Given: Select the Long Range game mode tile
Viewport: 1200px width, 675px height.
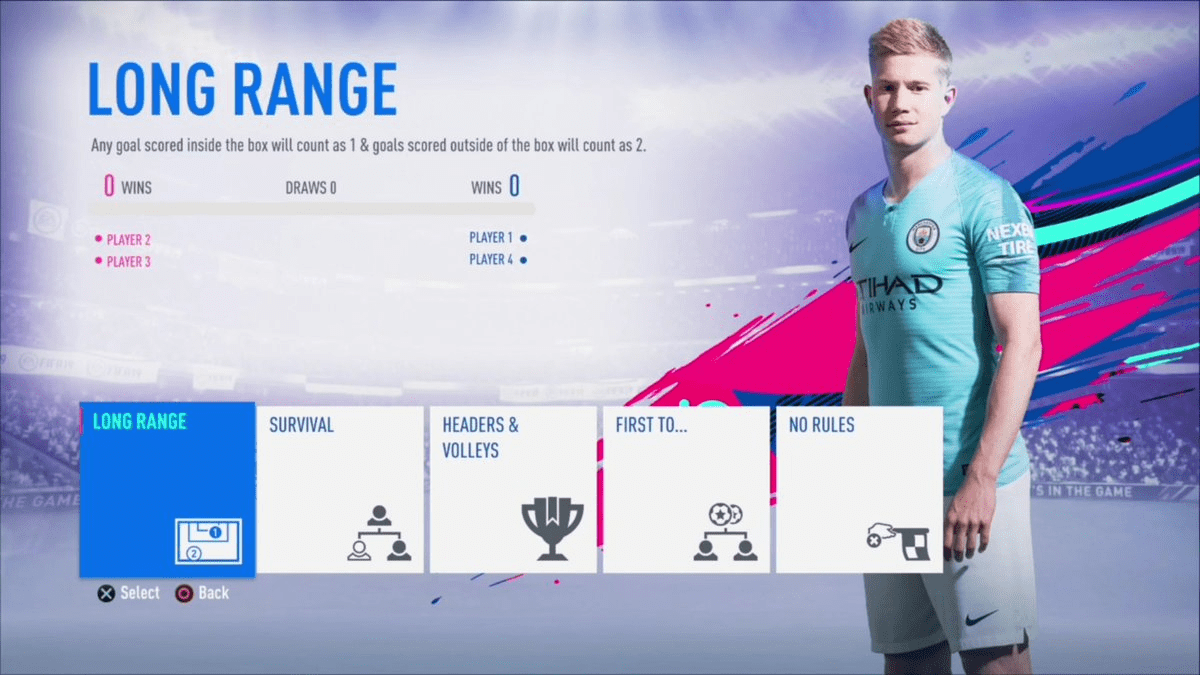Looking at the screenshot, I should tap(167, 490).
